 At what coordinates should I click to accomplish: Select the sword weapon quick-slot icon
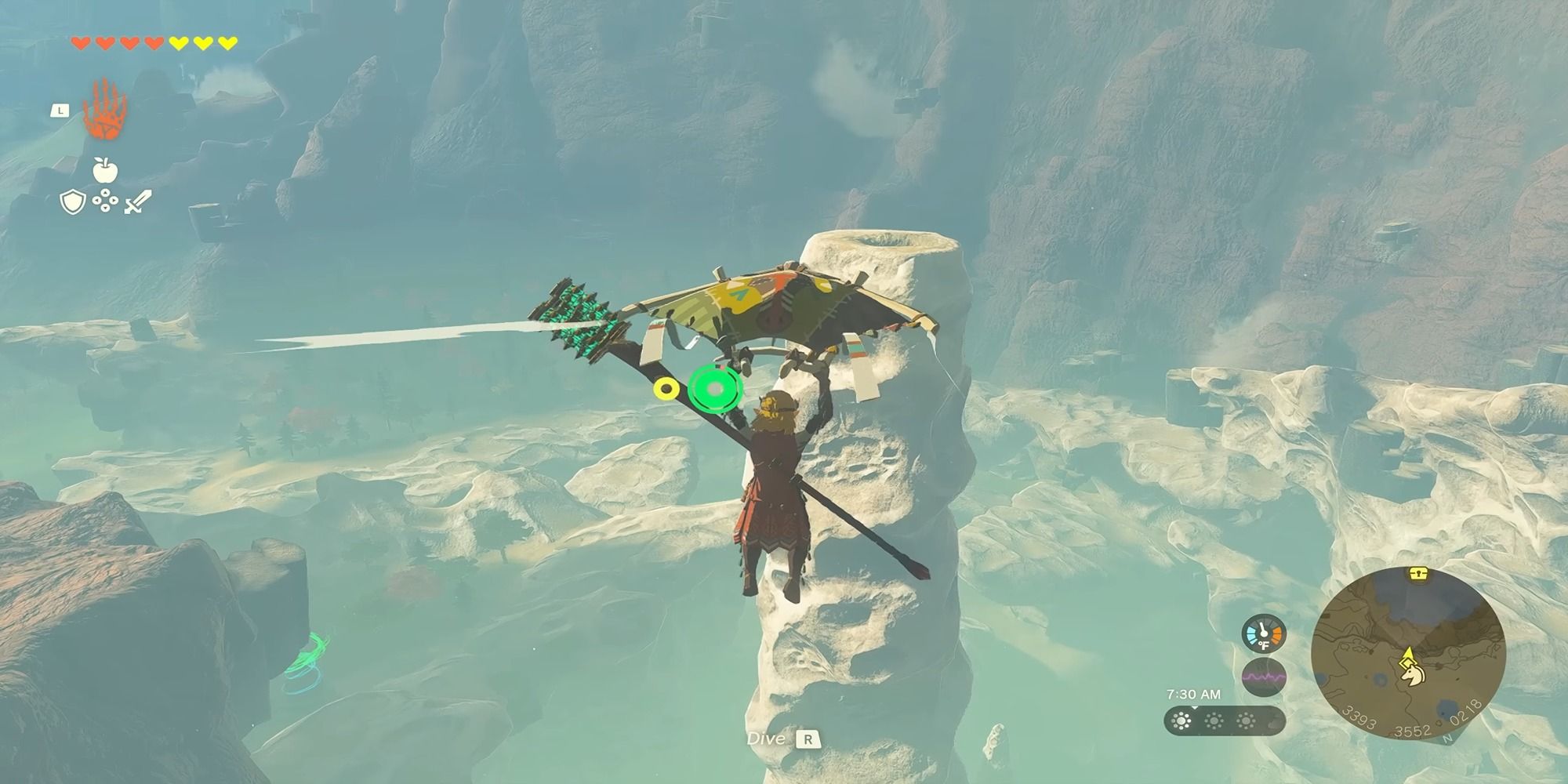[138, 202]
